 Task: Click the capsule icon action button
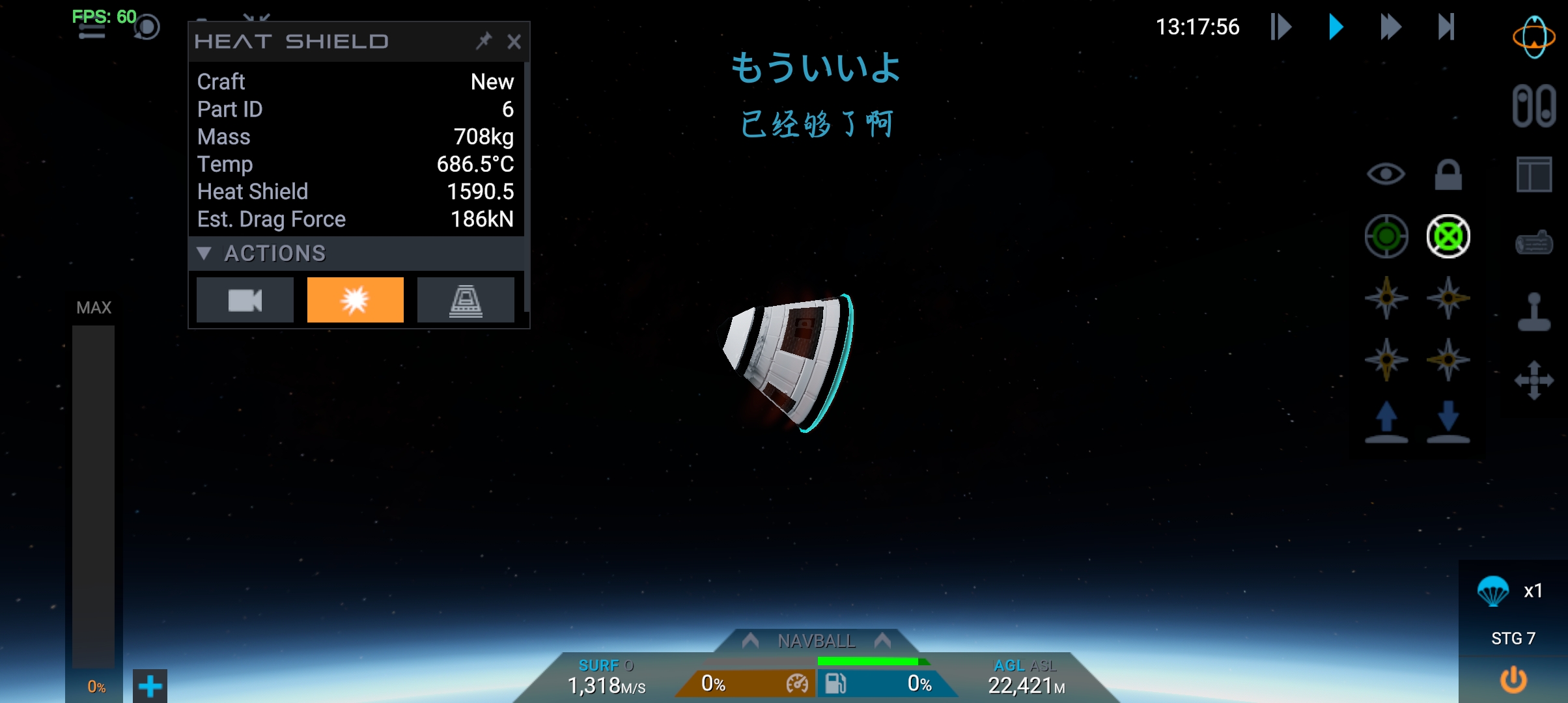466,300
